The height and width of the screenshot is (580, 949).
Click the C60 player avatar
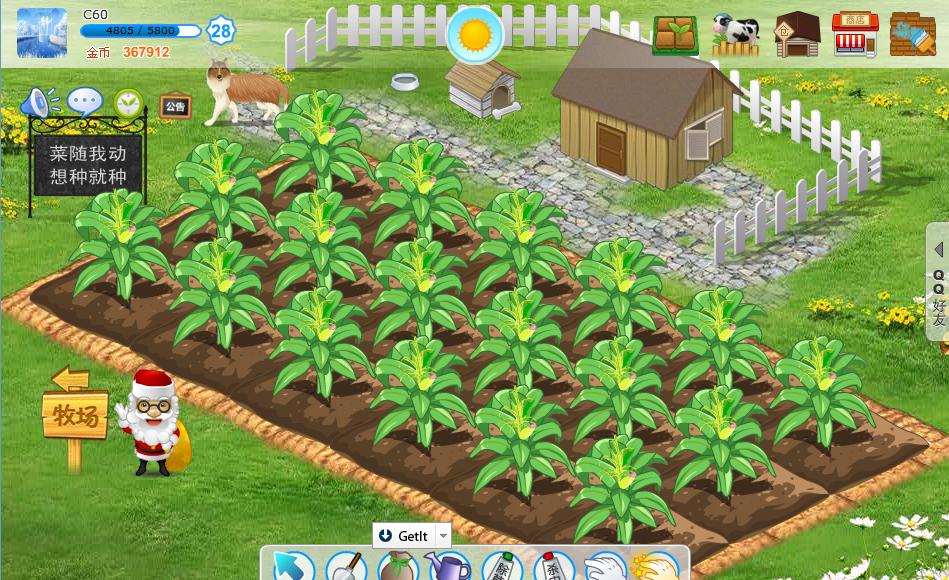pos(42,33)
